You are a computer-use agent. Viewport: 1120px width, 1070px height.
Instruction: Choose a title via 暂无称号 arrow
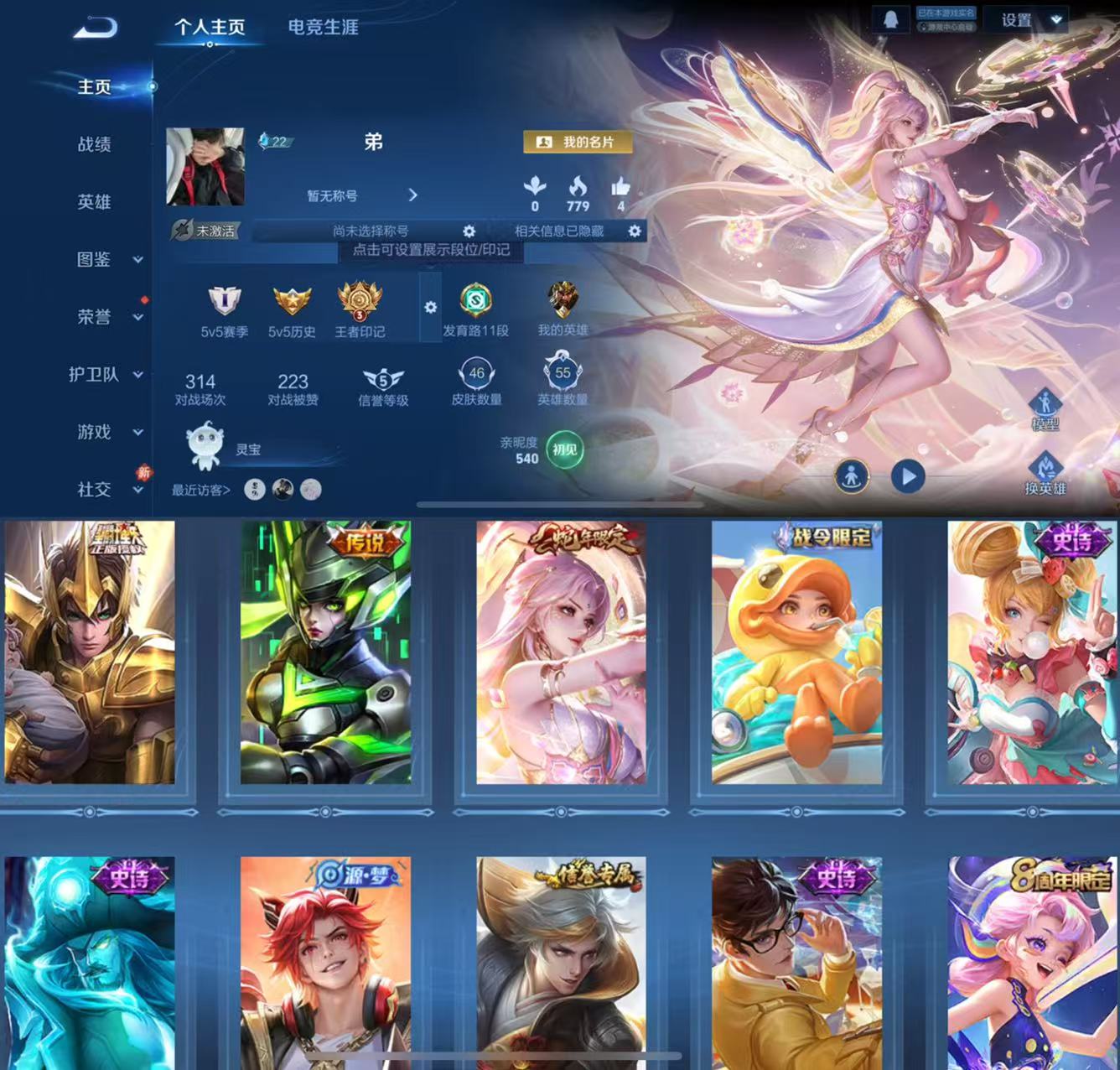(x=412, y=195)
